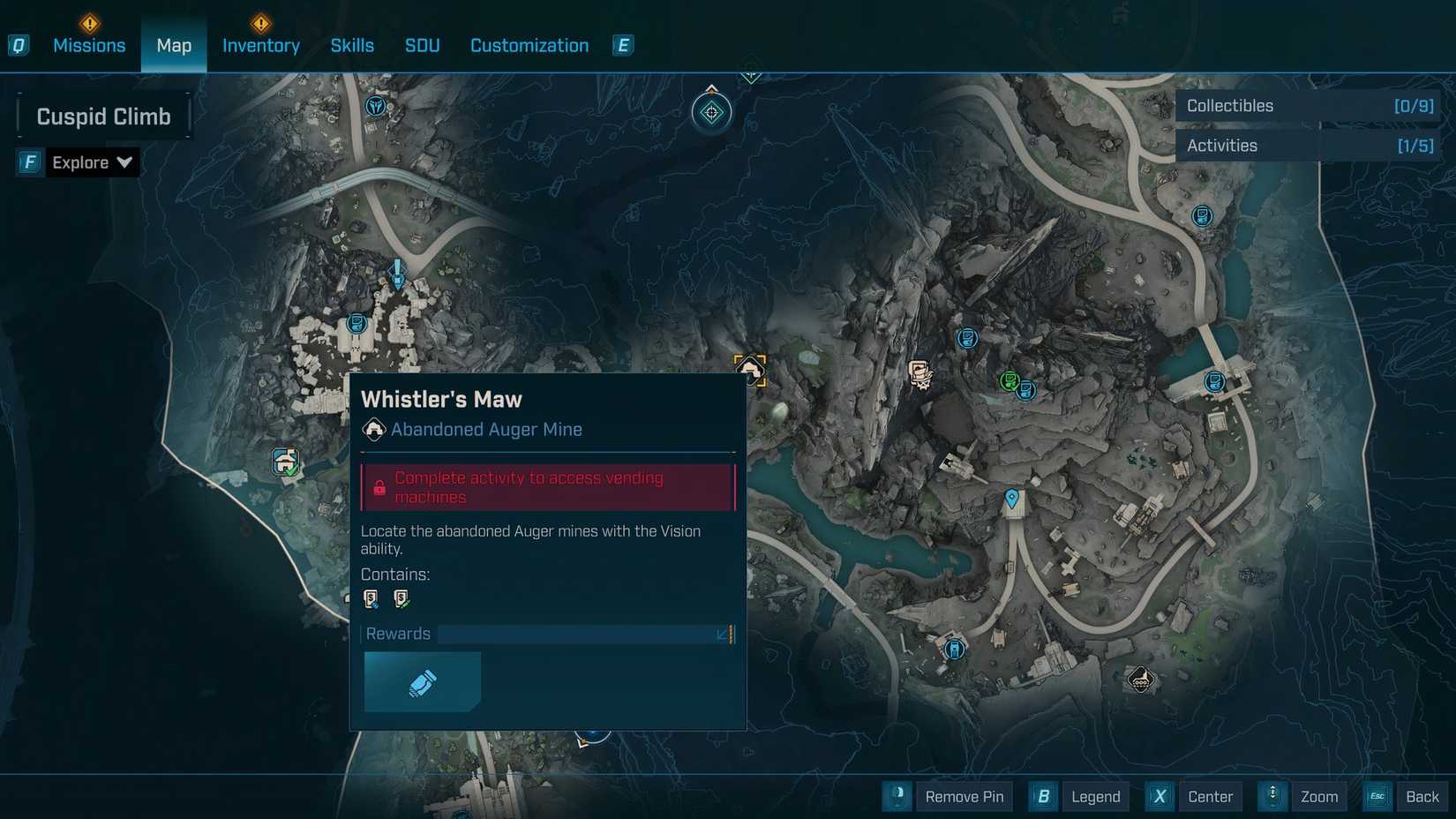Image resolution: width=1456 pixels, height=819 pixels.
Task: Click the first vending machine icon under Contains
Action: coord(371,597)
